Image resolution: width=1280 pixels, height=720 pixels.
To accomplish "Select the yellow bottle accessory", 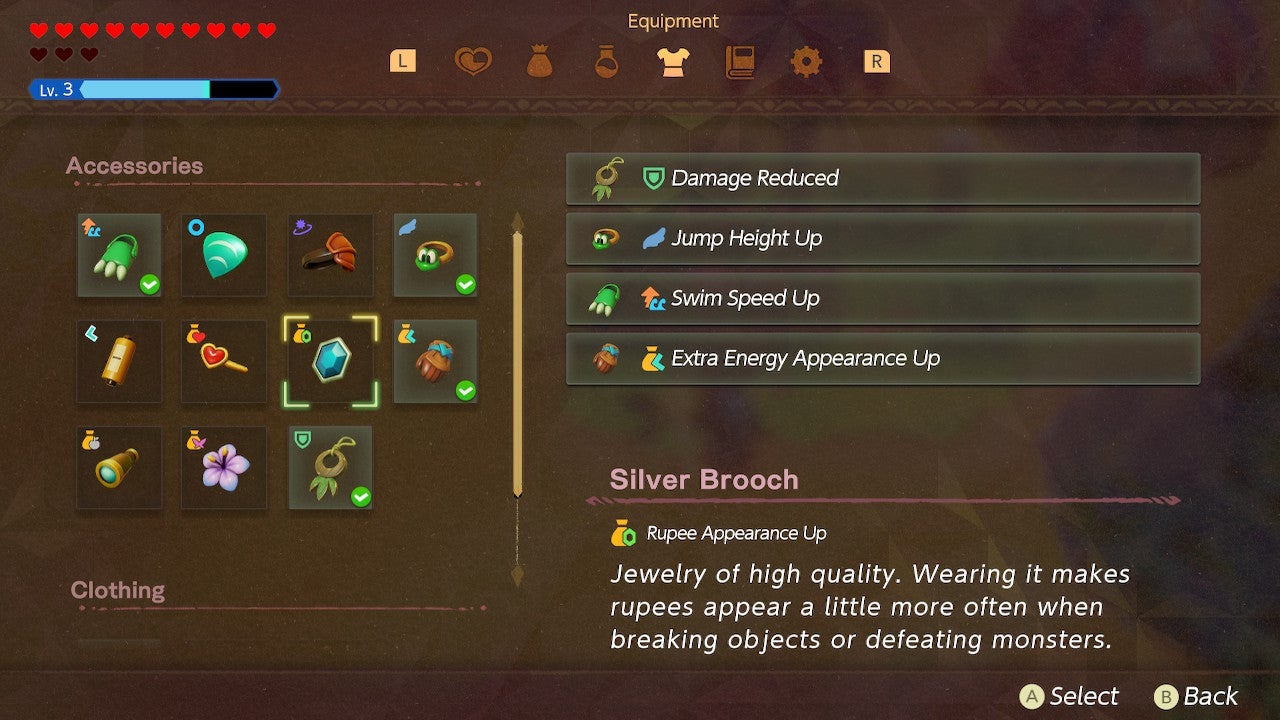I will [119, 362].
